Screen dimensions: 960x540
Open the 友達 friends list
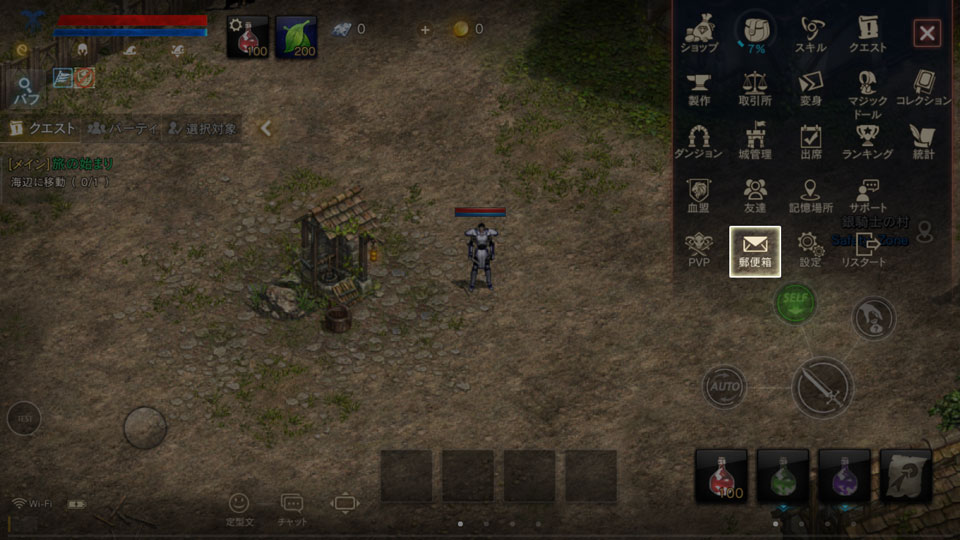[x=755, y=195]
